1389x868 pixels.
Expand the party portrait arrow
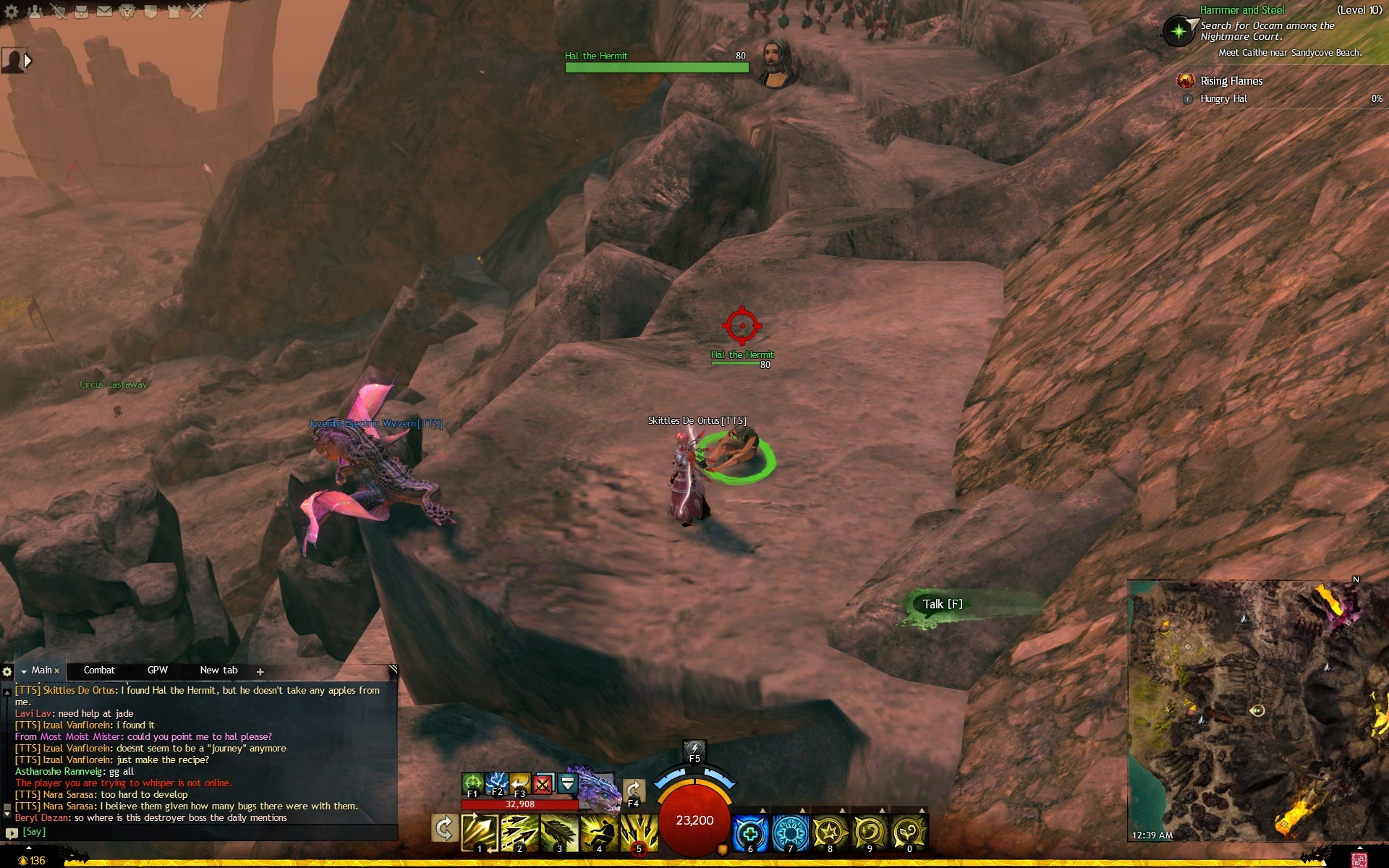pyautogui.click(x=27, y=61)
